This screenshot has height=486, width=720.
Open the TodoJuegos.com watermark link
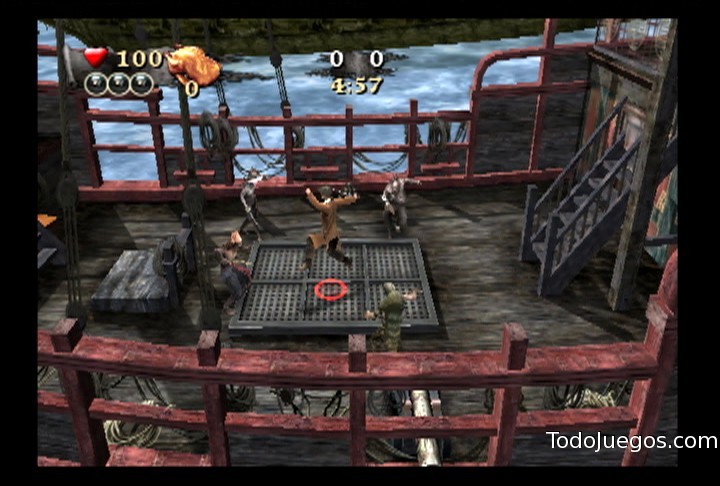point(631,441)
